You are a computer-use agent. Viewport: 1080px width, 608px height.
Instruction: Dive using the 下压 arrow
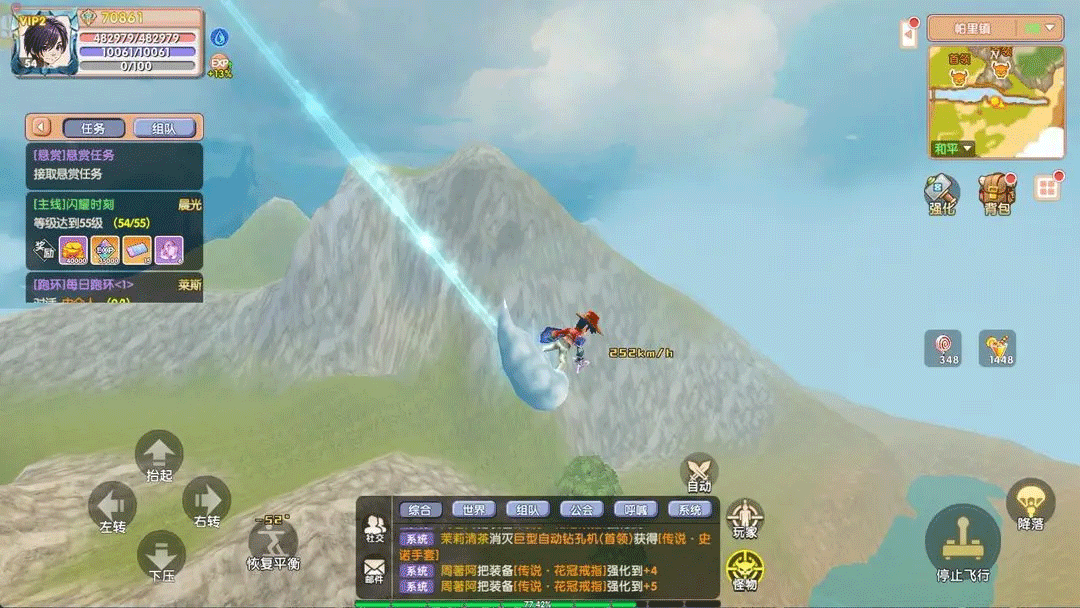pyautogui.click(x=160, y=554)
